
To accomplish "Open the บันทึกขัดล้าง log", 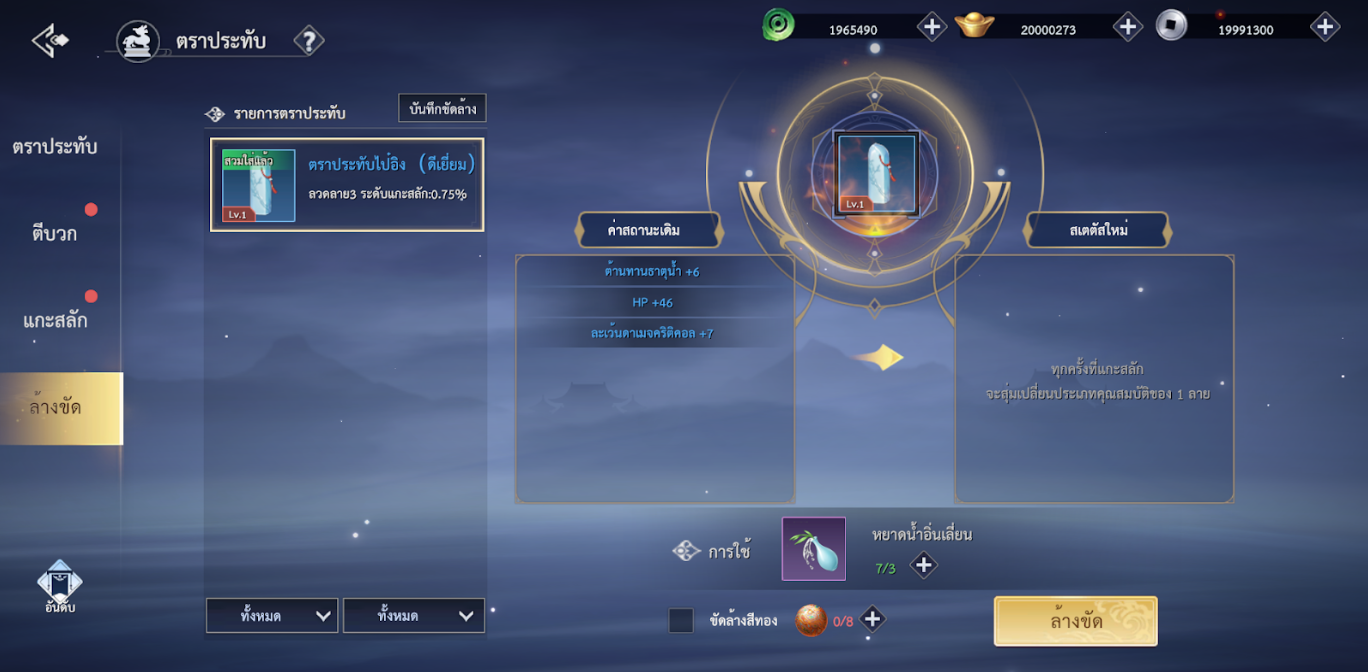I will point(442,109).
